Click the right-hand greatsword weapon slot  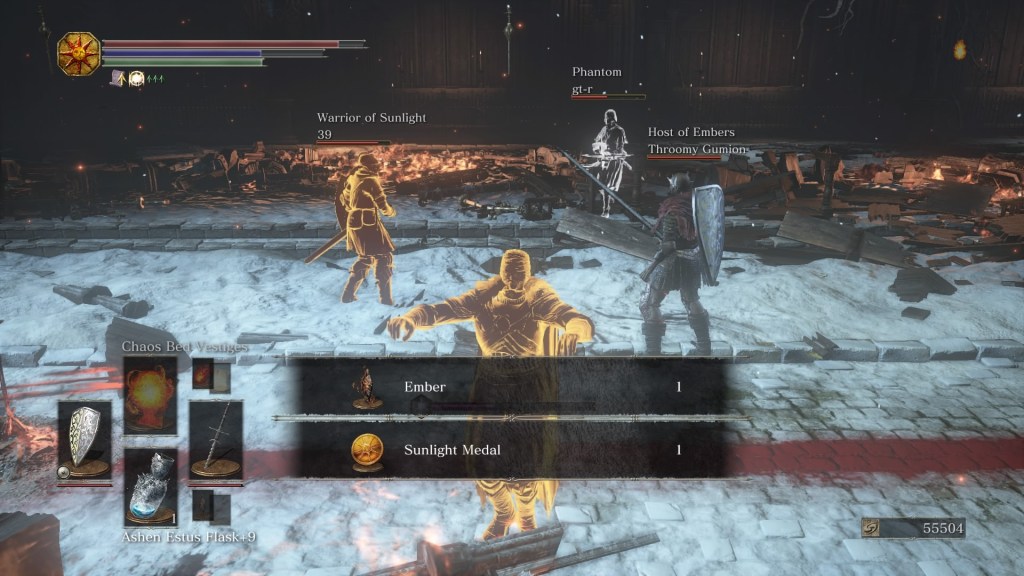click(215, 440)
